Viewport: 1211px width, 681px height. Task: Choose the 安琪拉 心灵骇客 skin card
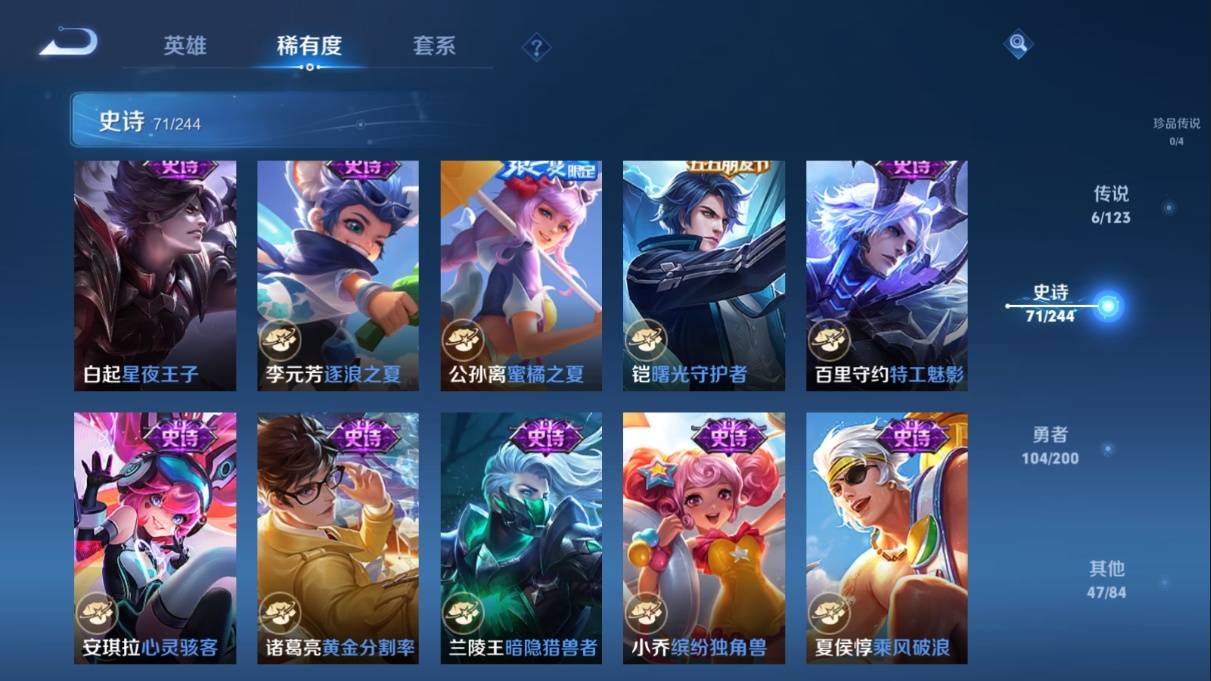(x=155, y=537)
